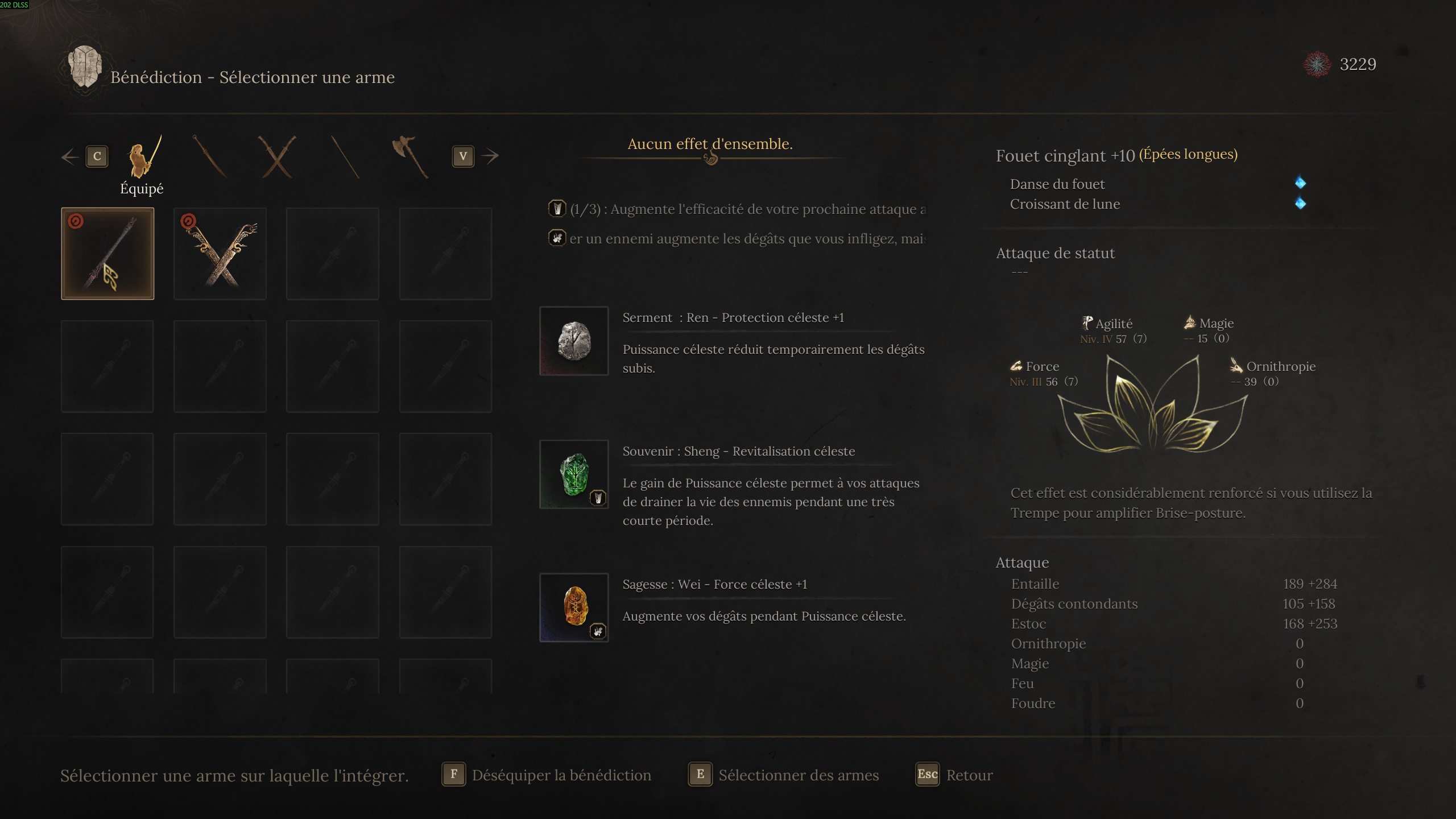
Task: Click the right arrow for next category
Action: [x=489, y=156]
